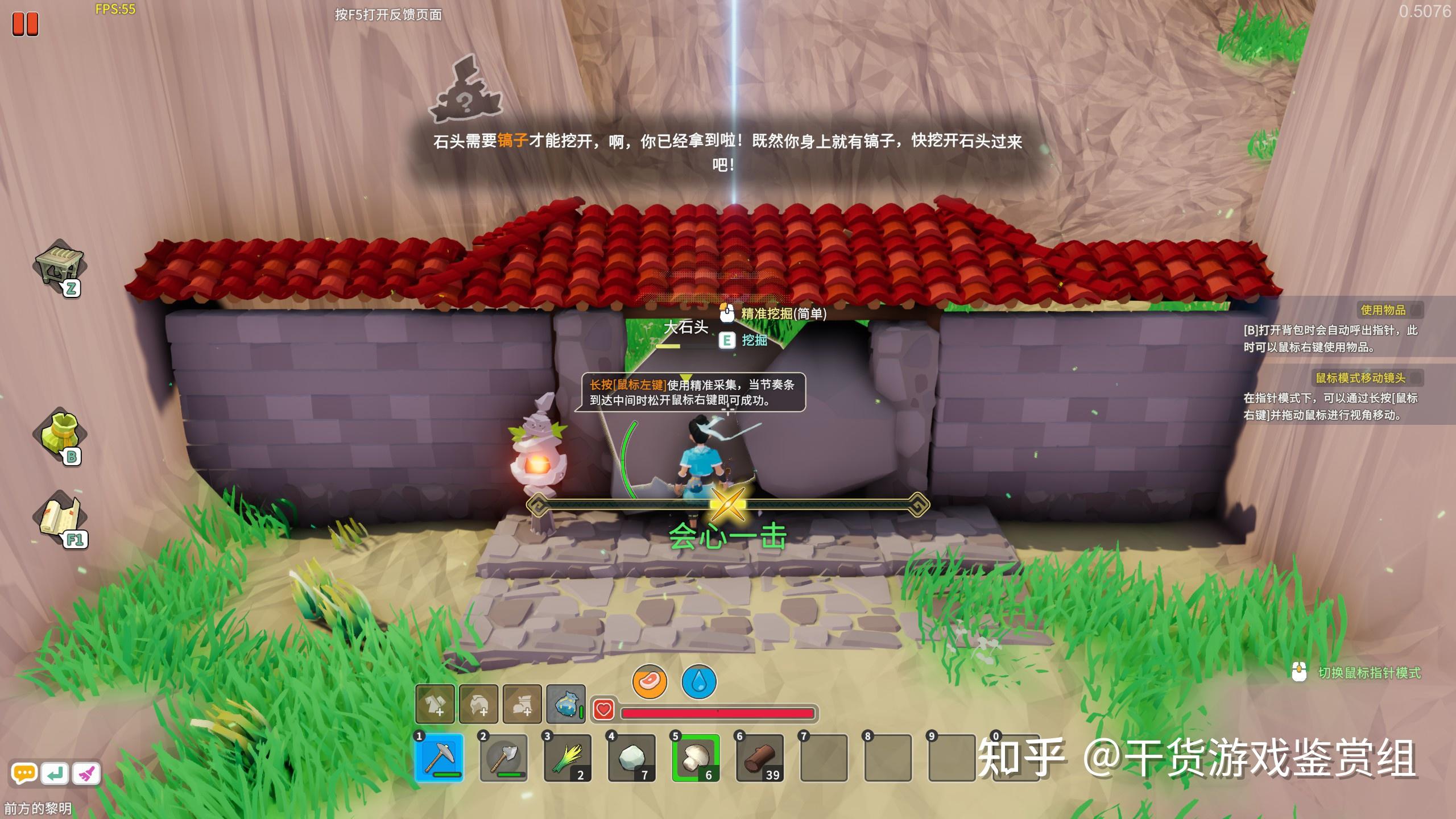The image size is (1456, 819).
Task: Open the orange chat bubble button
Action: (x=24, y=773)
